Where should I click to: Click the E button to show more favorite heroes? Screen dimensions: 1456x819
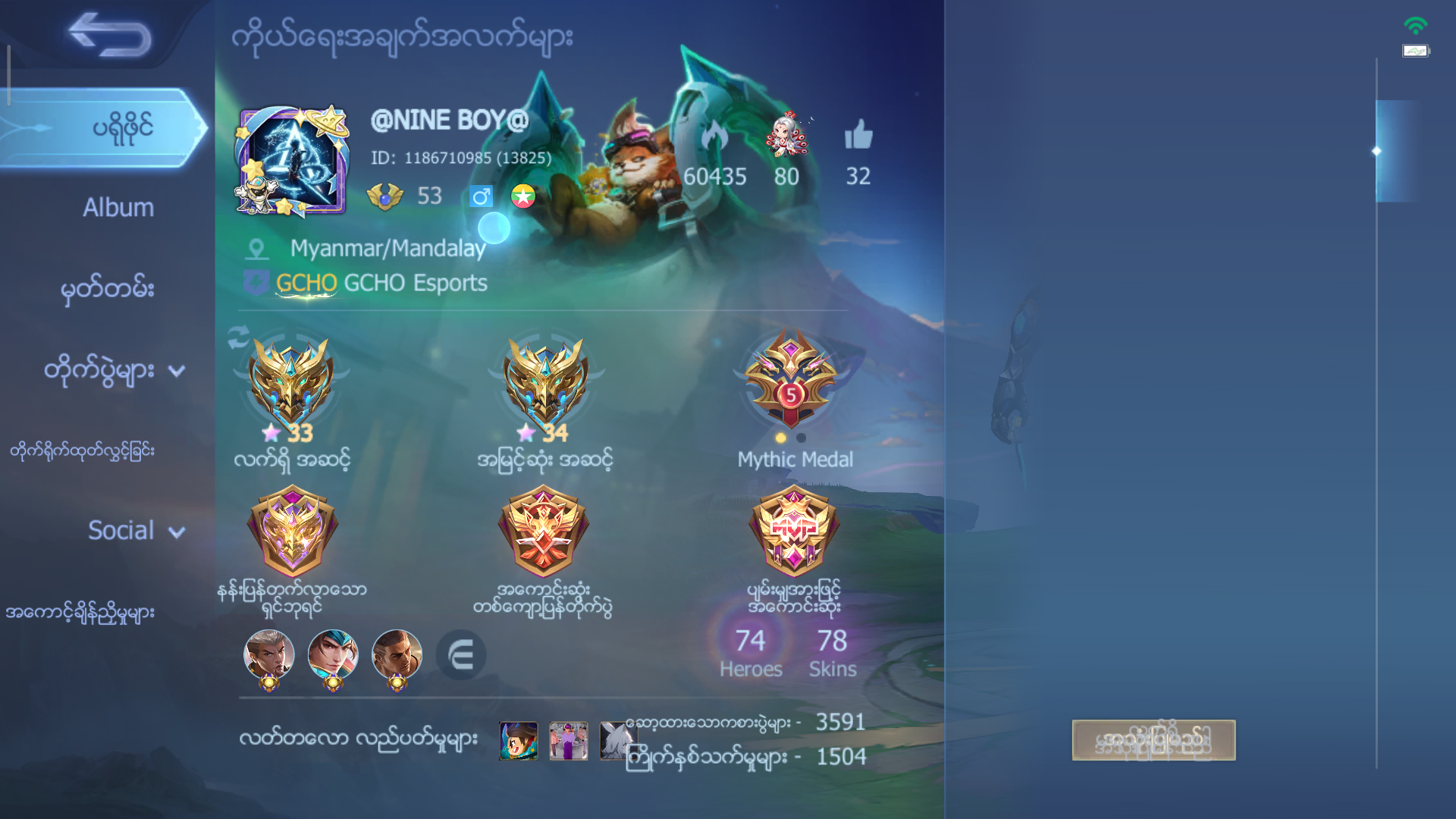[460, 656]
